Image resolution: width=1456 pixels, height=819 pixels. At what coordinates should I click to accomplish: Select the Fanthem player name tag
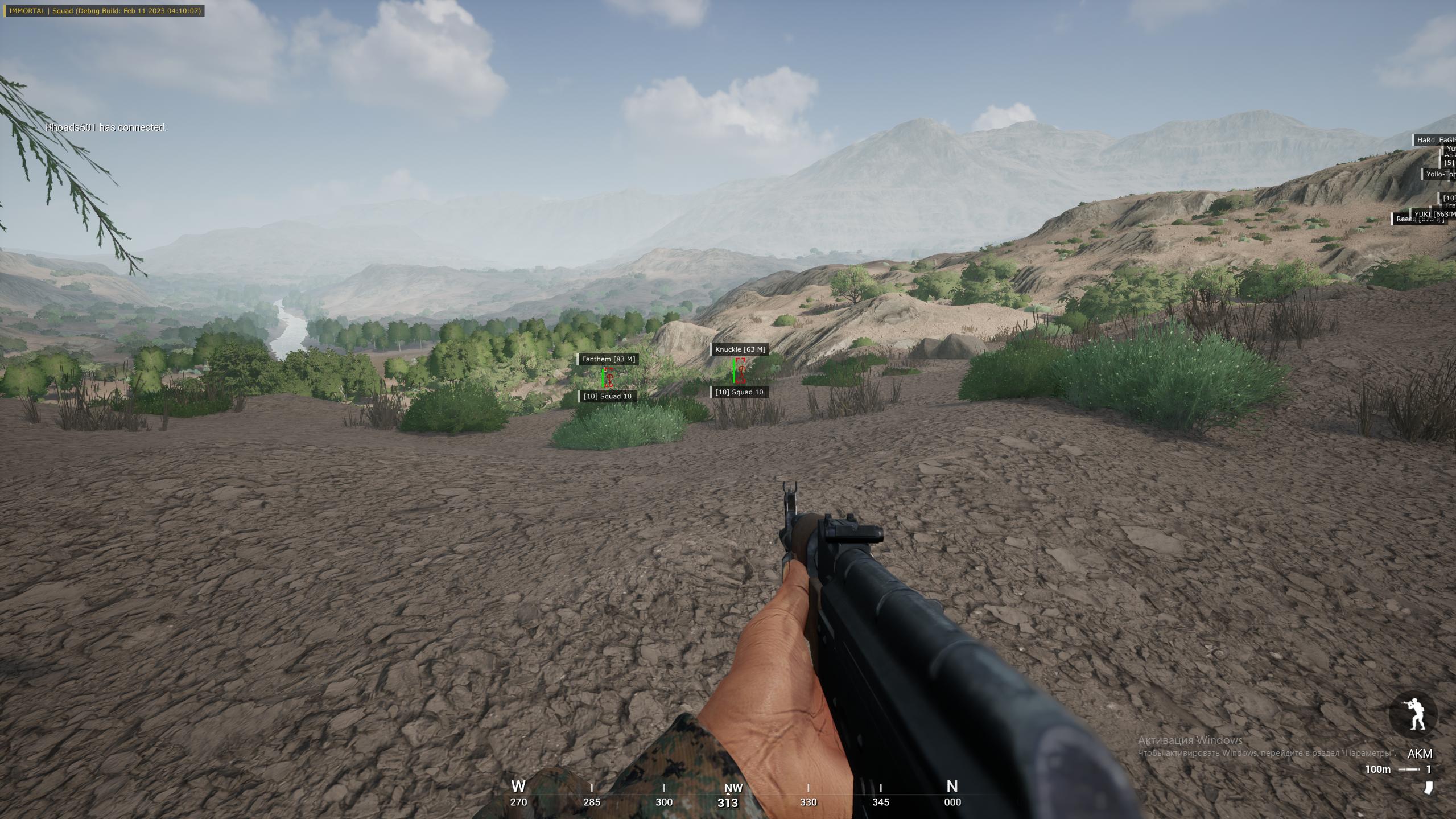click(x=607, y=359)
